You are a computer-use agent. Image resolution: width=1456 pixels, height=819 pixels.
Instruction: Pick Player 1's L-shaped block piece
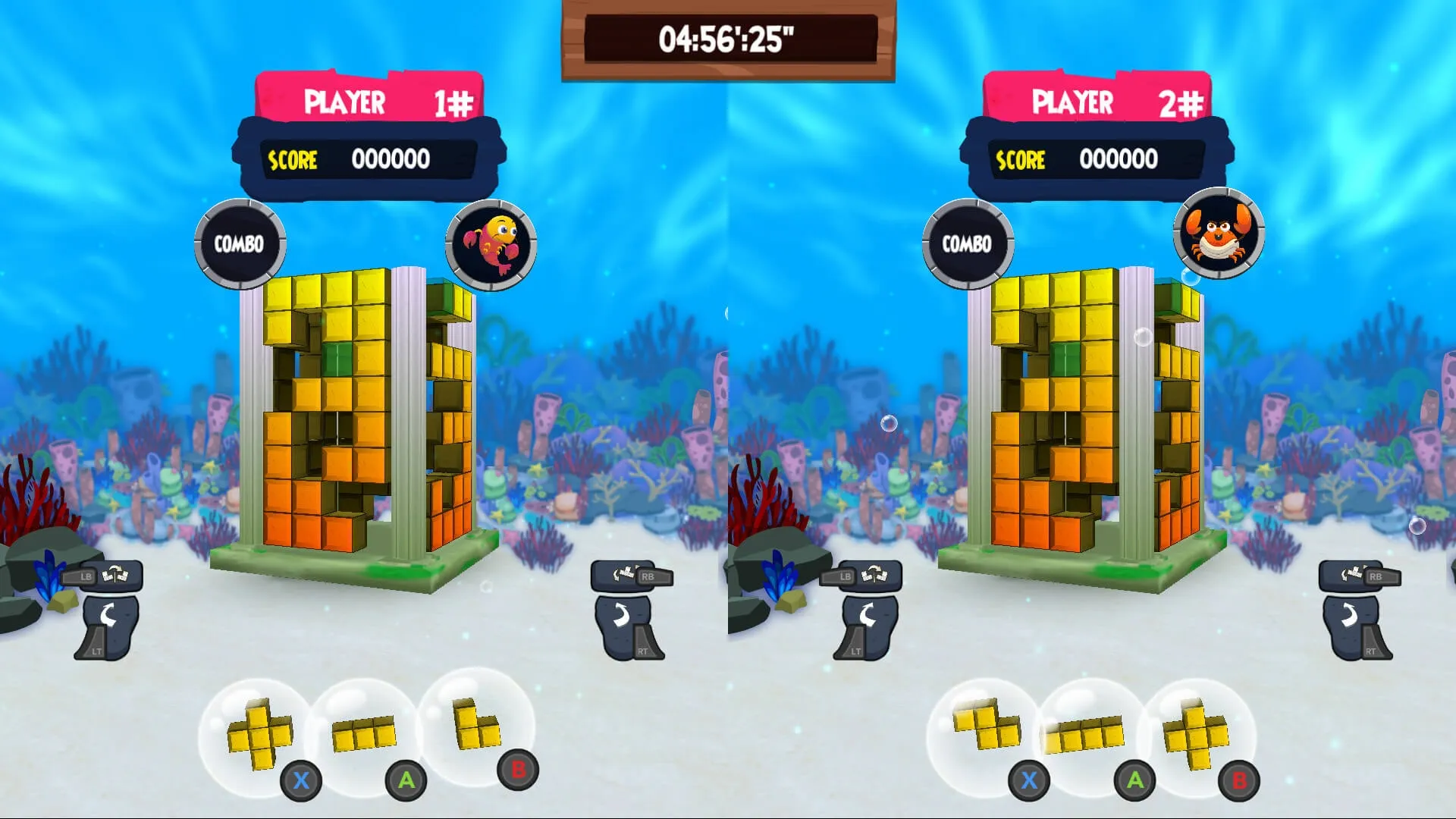click(475, 724)
